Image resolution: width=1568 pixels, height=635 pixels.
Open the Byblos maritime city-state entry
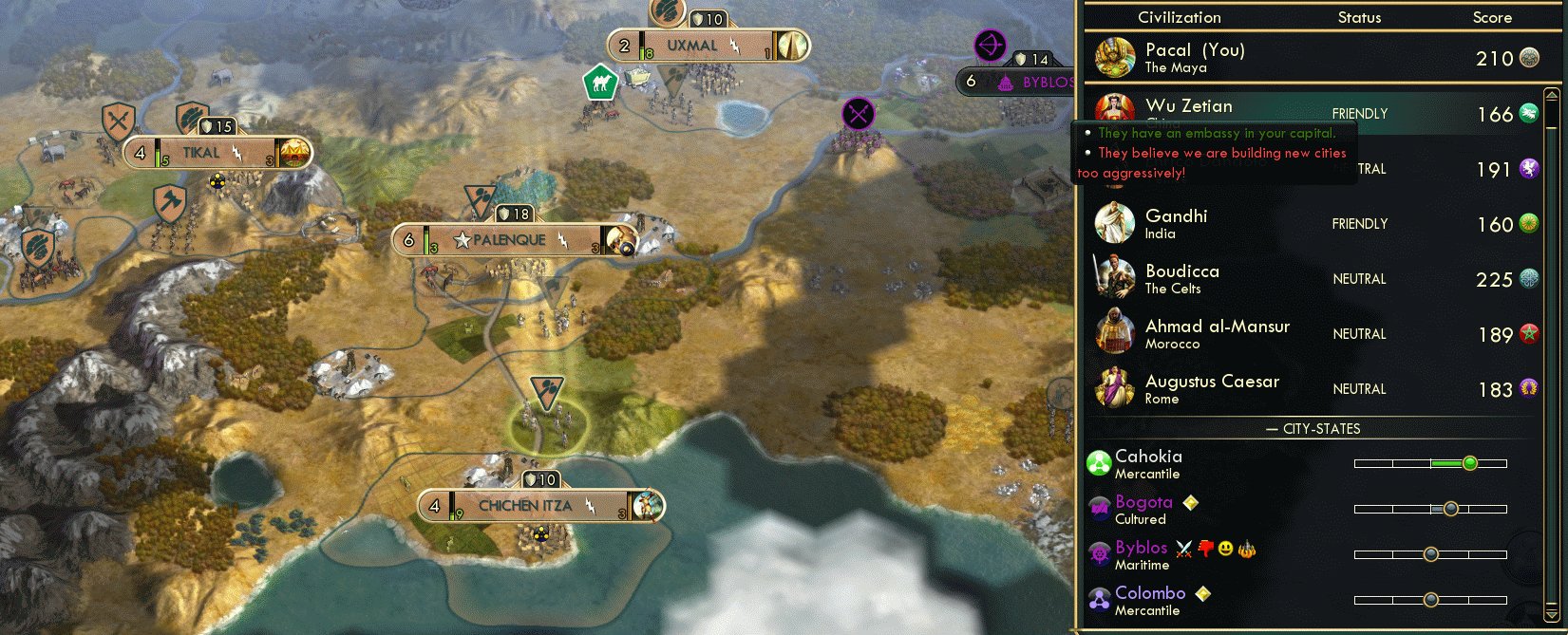1142,554
